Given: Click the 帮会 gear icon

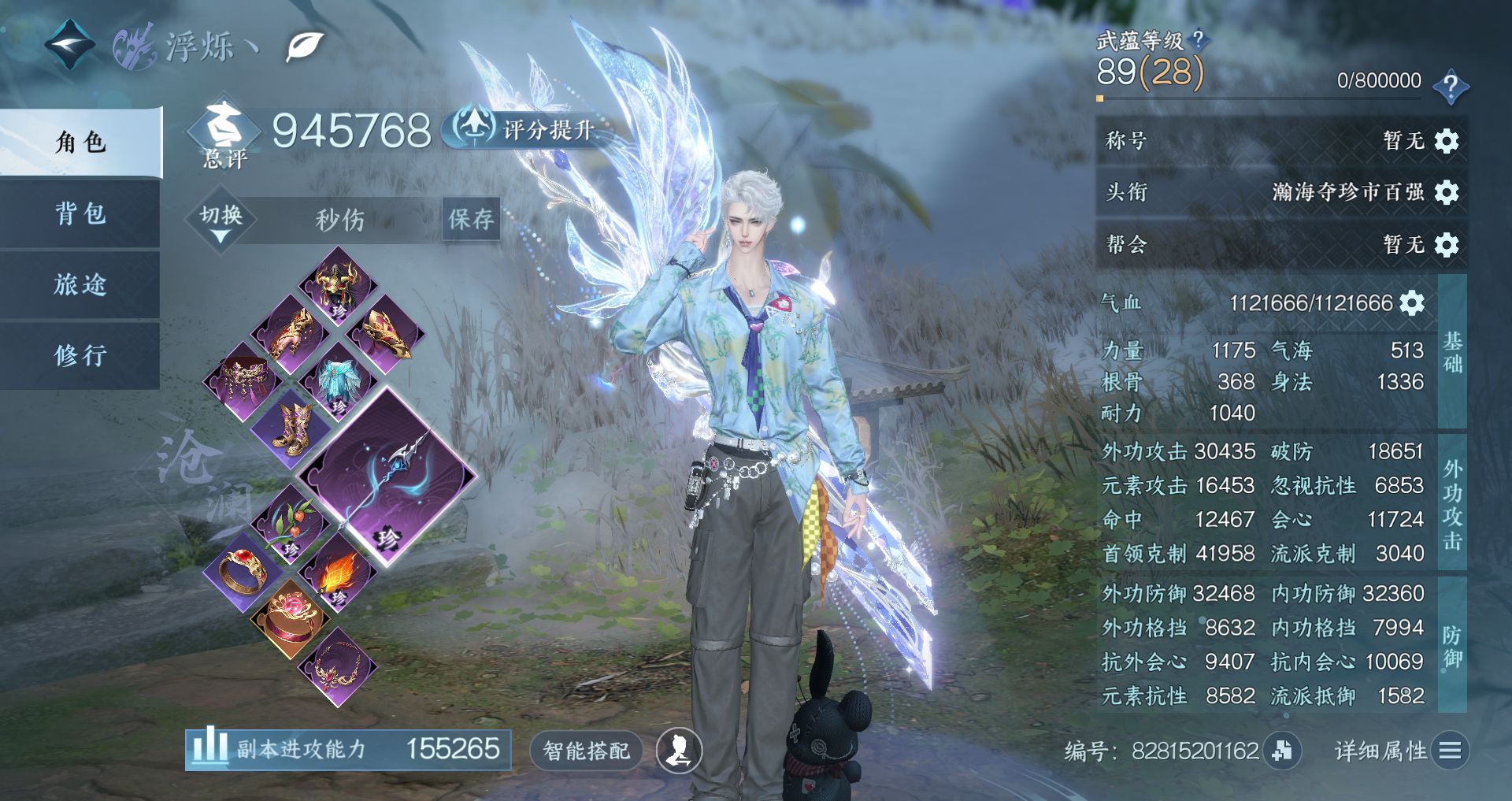Looking at the screenshot, I should 1447,245.
